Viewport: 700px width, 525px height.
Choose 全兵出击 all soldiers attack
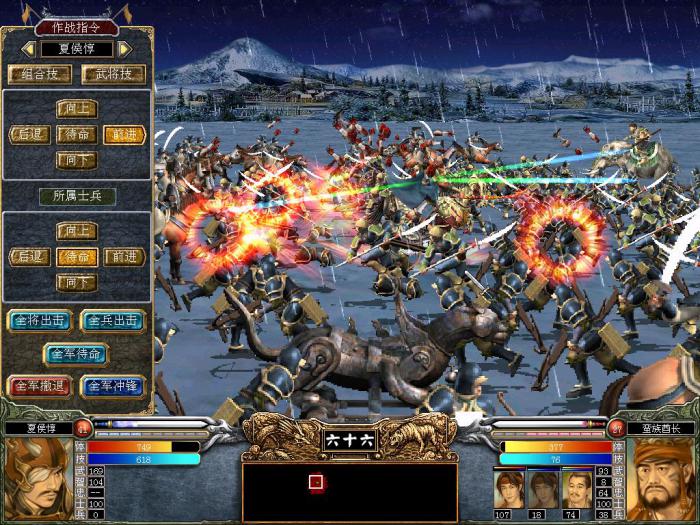pos(112,321)
